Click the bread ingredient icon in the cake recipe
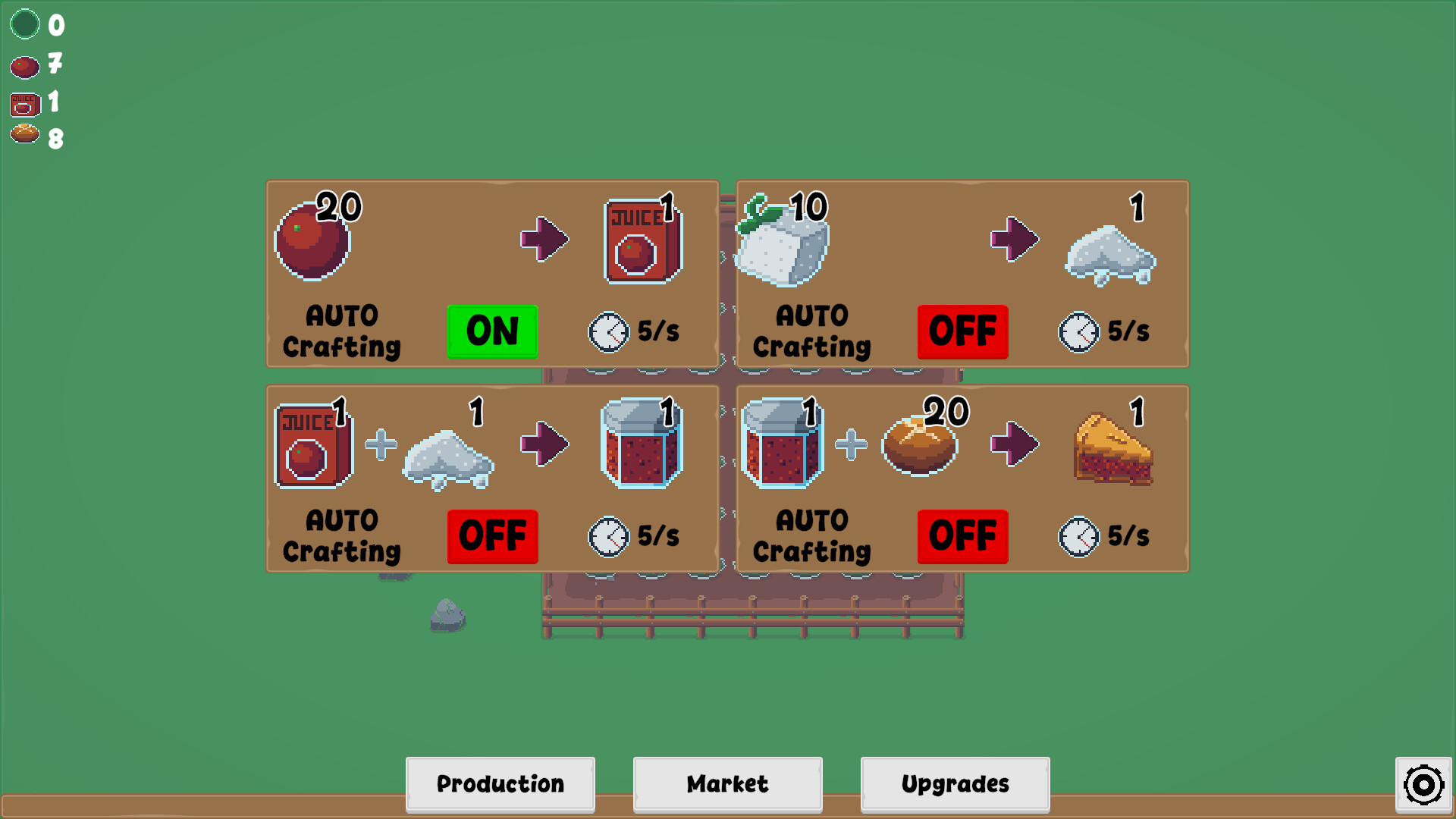 tap(919, 447)
